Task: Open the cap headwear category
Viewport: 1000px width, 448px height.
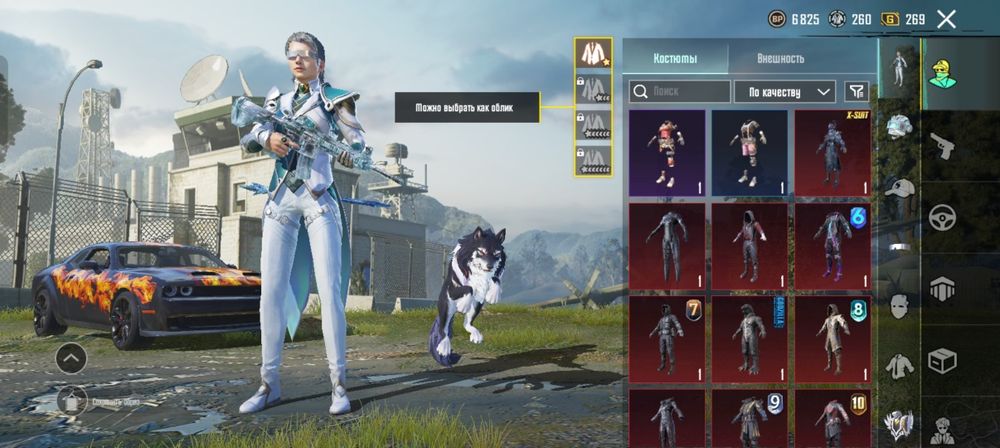Action: pyautogui.click(x=900, y=188)
